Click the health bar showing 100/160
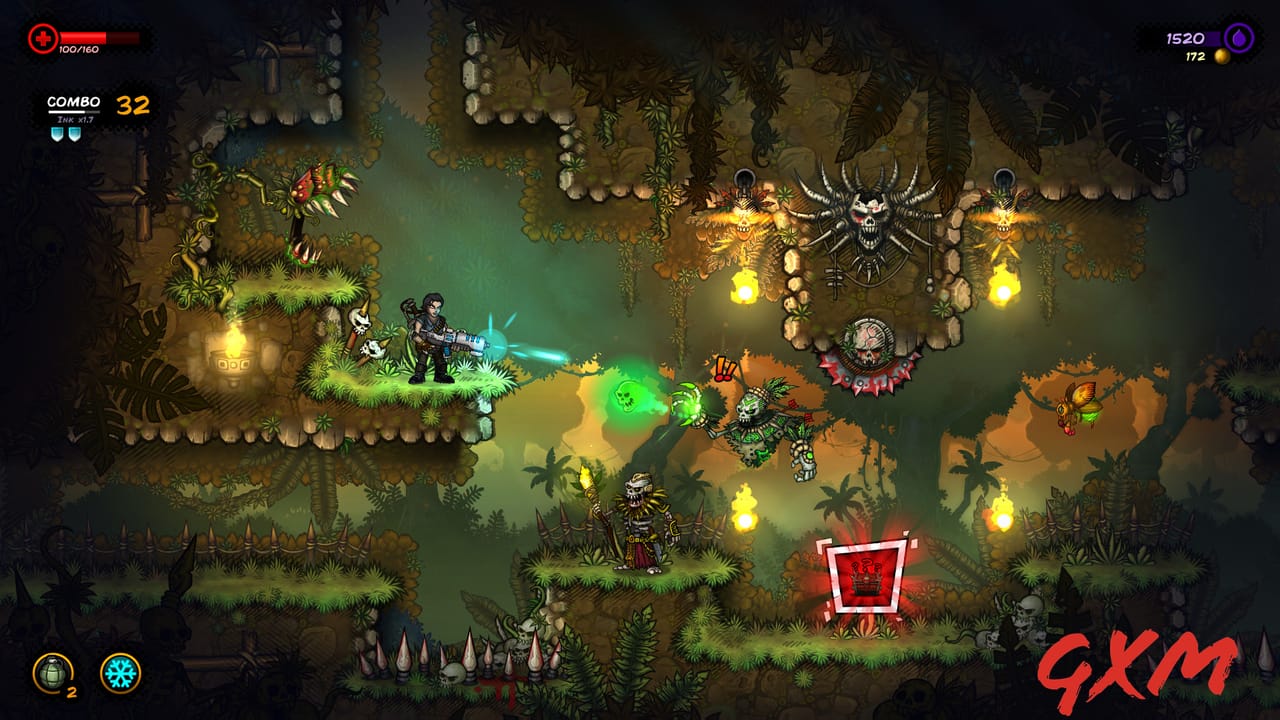Viewport: 1280px width, 720px height. 100,38
